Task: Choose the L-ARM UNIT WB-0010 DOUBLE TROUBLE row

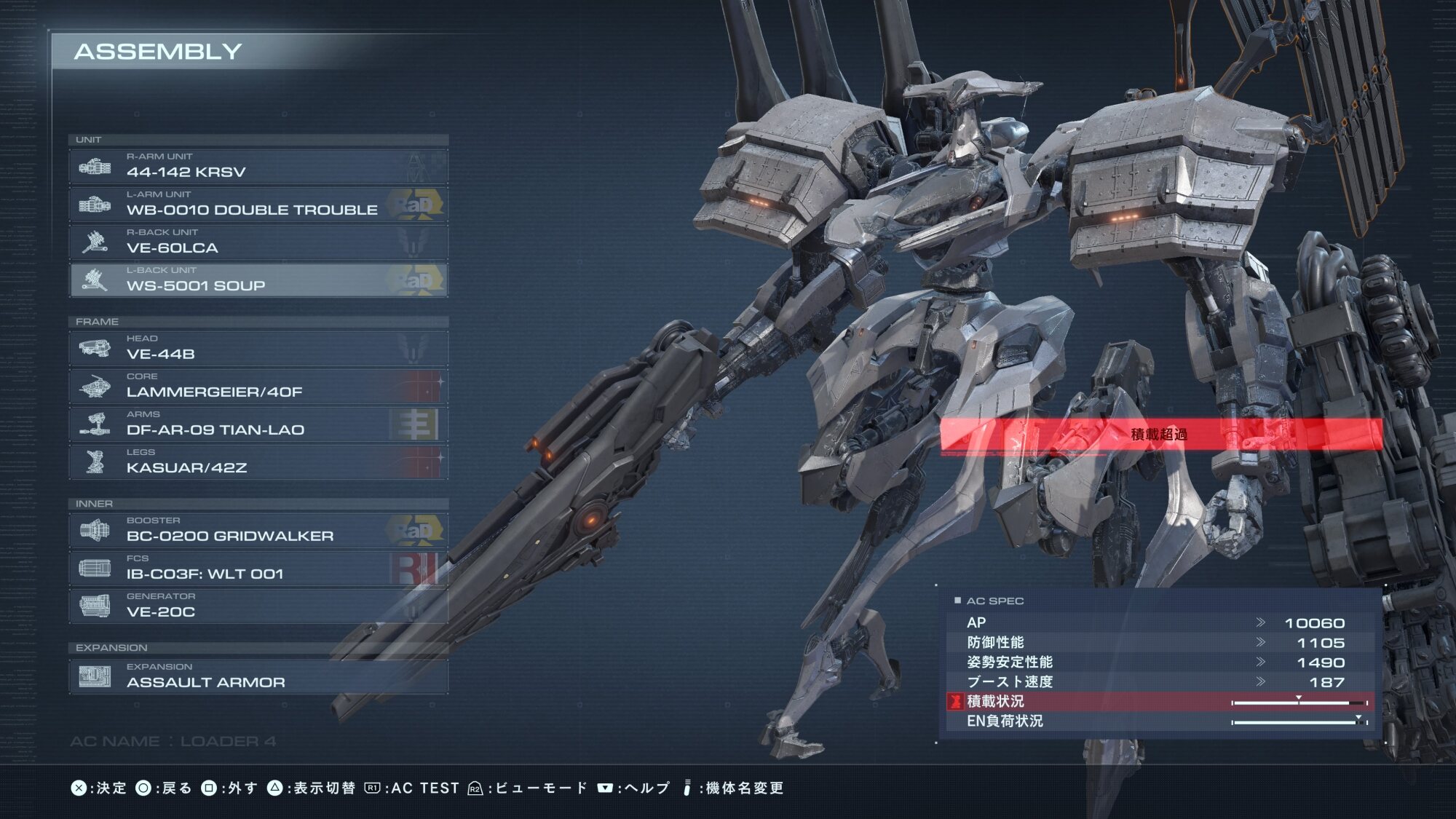Action: [258, 204]
